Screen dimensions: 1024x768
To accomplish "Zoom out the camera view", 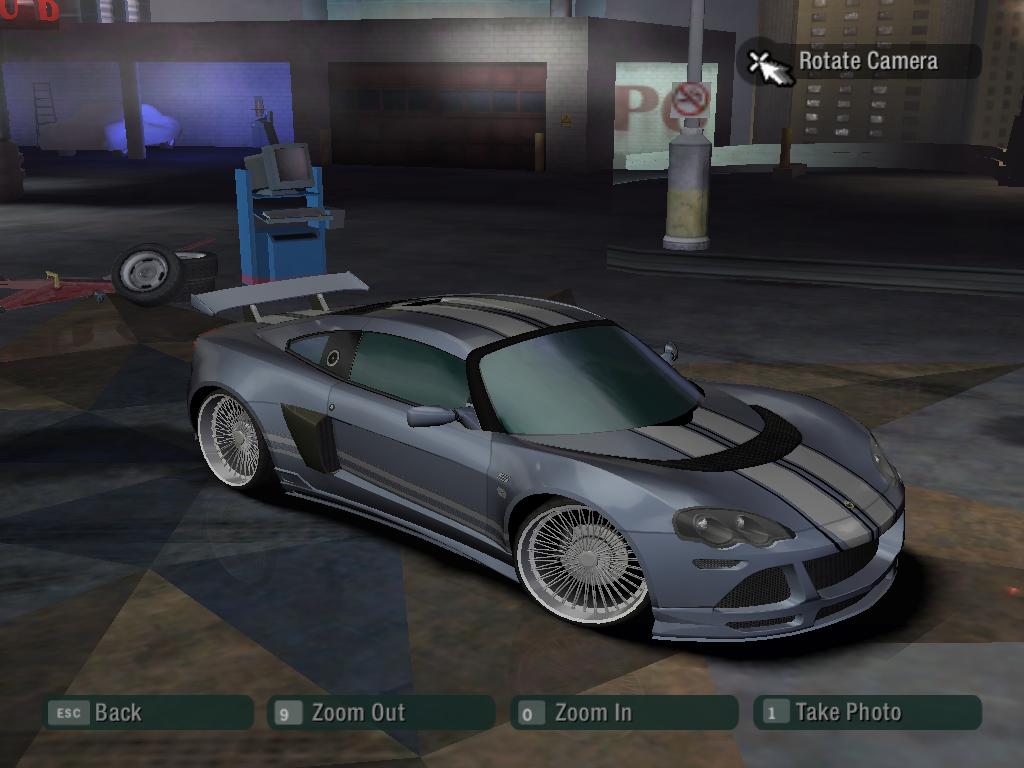I will pos(382,713).
